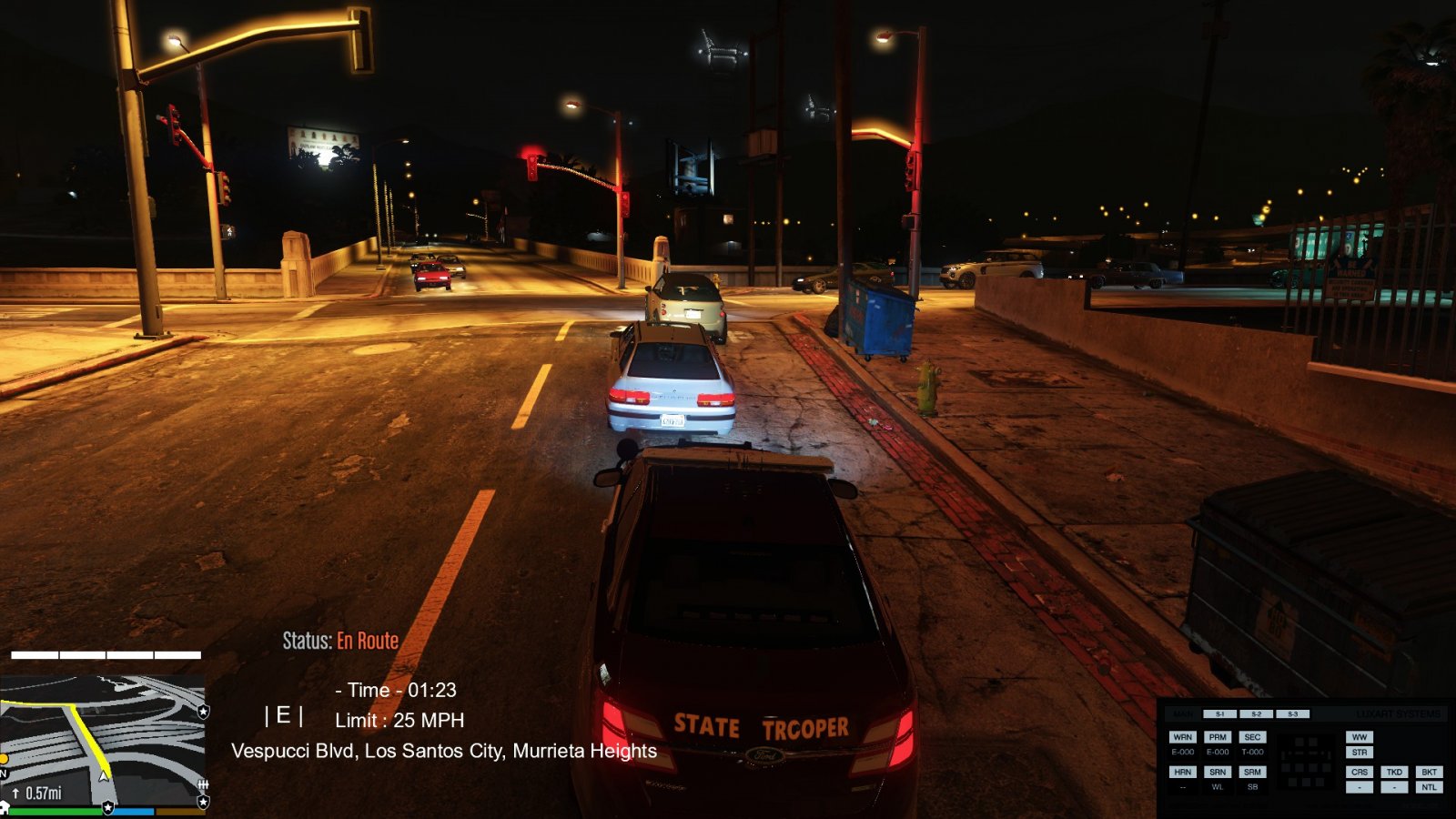
Task: Toggle the CRS cruise lights button
Action: point(1360,772)
